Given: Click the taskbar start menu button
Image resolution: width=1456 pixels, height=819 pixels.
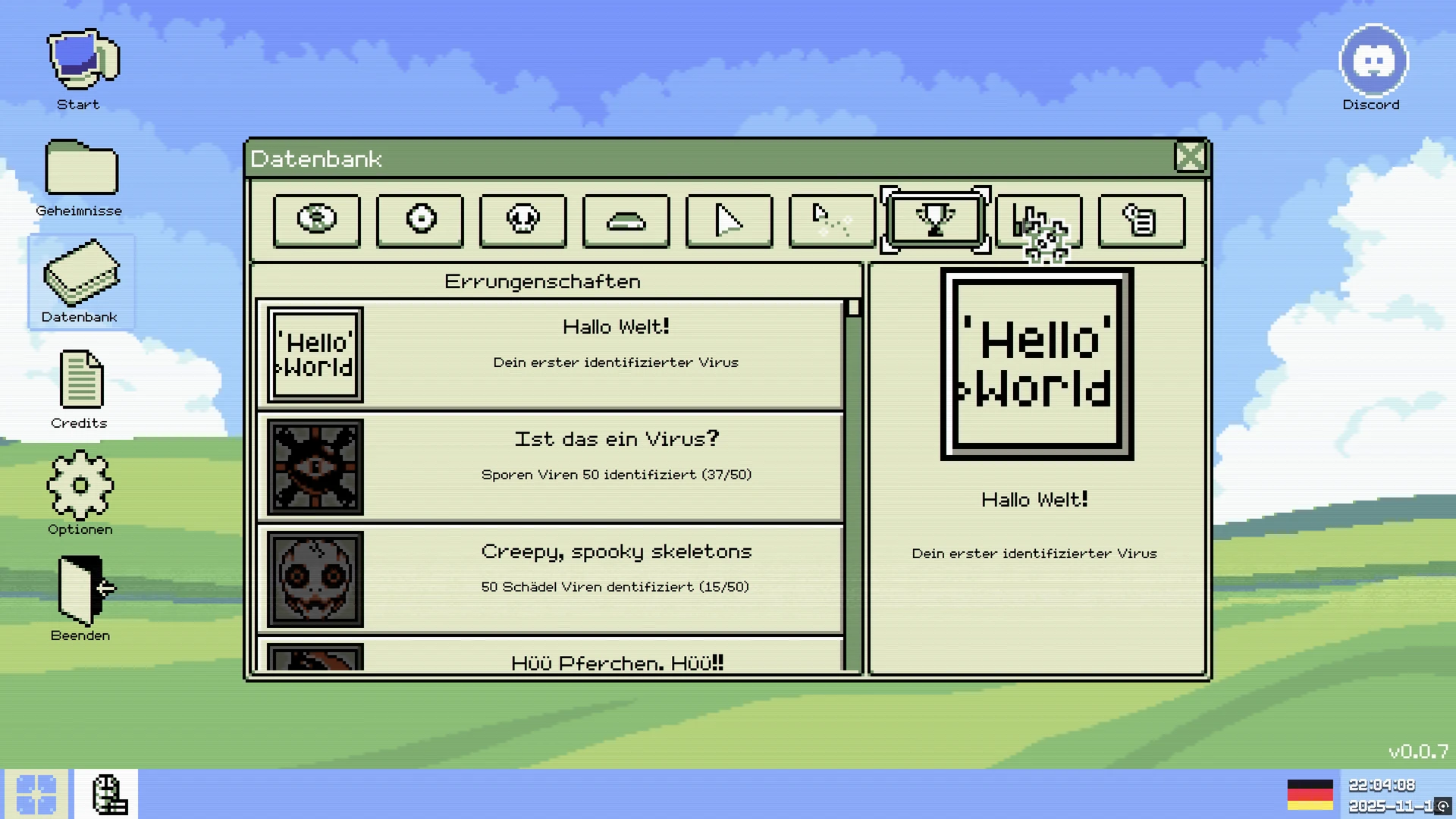Looking at the screenshot, I should 36,793.
